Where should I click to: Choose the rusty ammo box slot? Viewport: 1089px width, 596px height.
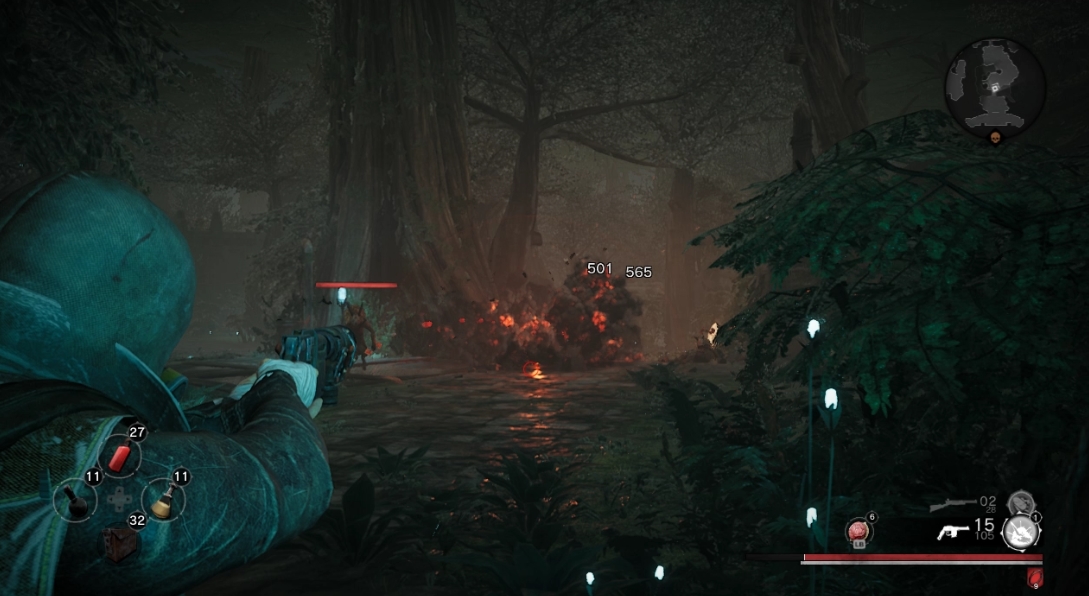[x=120, y=541]
